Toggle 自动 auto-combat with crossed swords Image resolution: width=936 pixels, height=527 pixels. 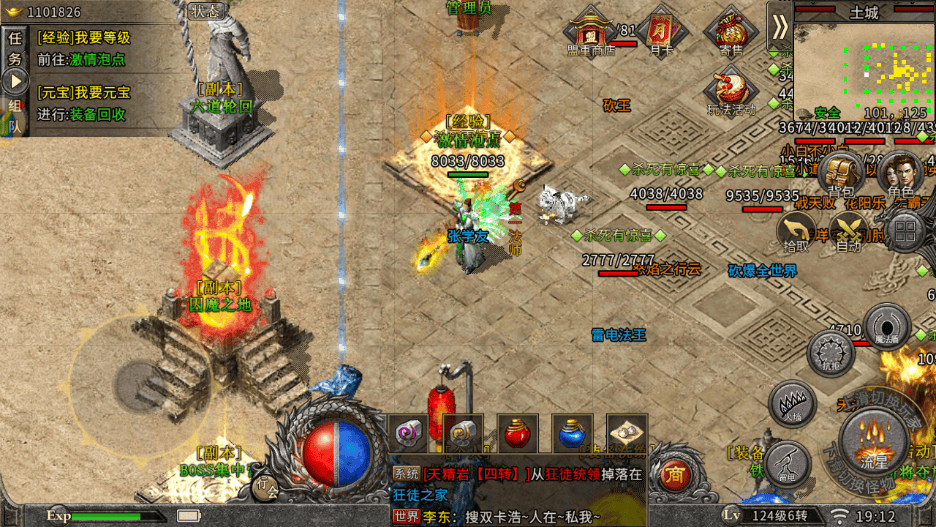[850, 232]
